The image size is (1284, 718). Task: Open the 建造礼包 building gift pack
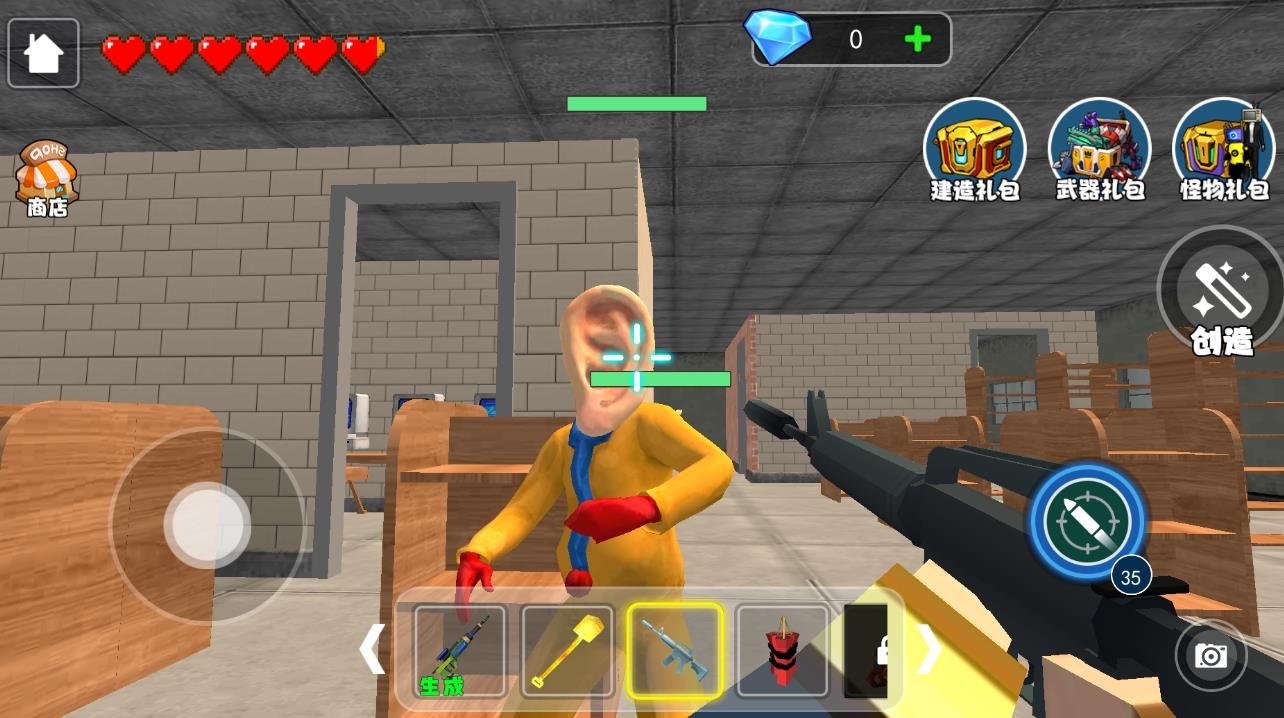pyautogui.click(x=974, y=150)
